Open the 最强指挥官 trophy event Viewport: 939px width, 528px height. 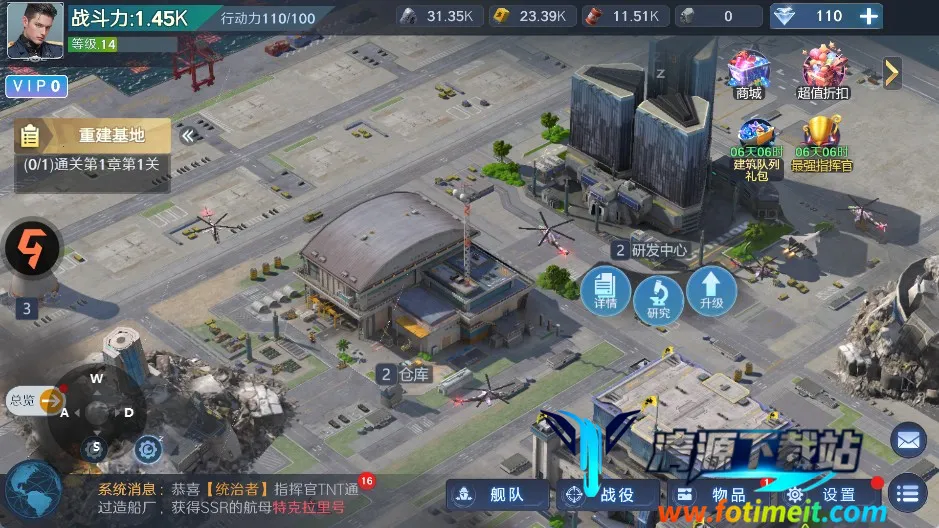pos(822,142)
